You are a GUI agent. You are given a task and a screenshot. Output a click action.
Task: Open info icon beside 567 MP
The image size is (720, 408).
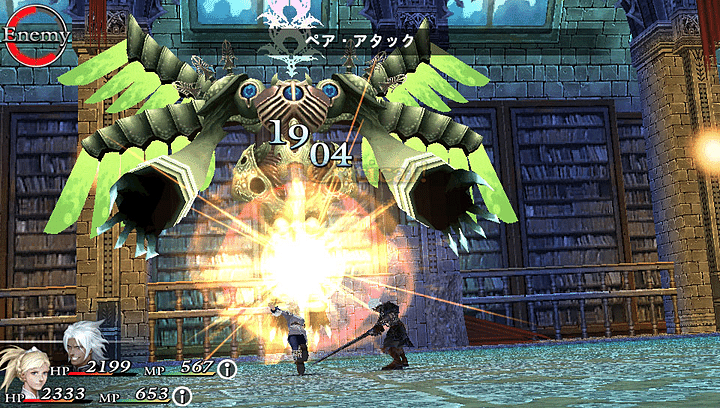coord(228,368)
